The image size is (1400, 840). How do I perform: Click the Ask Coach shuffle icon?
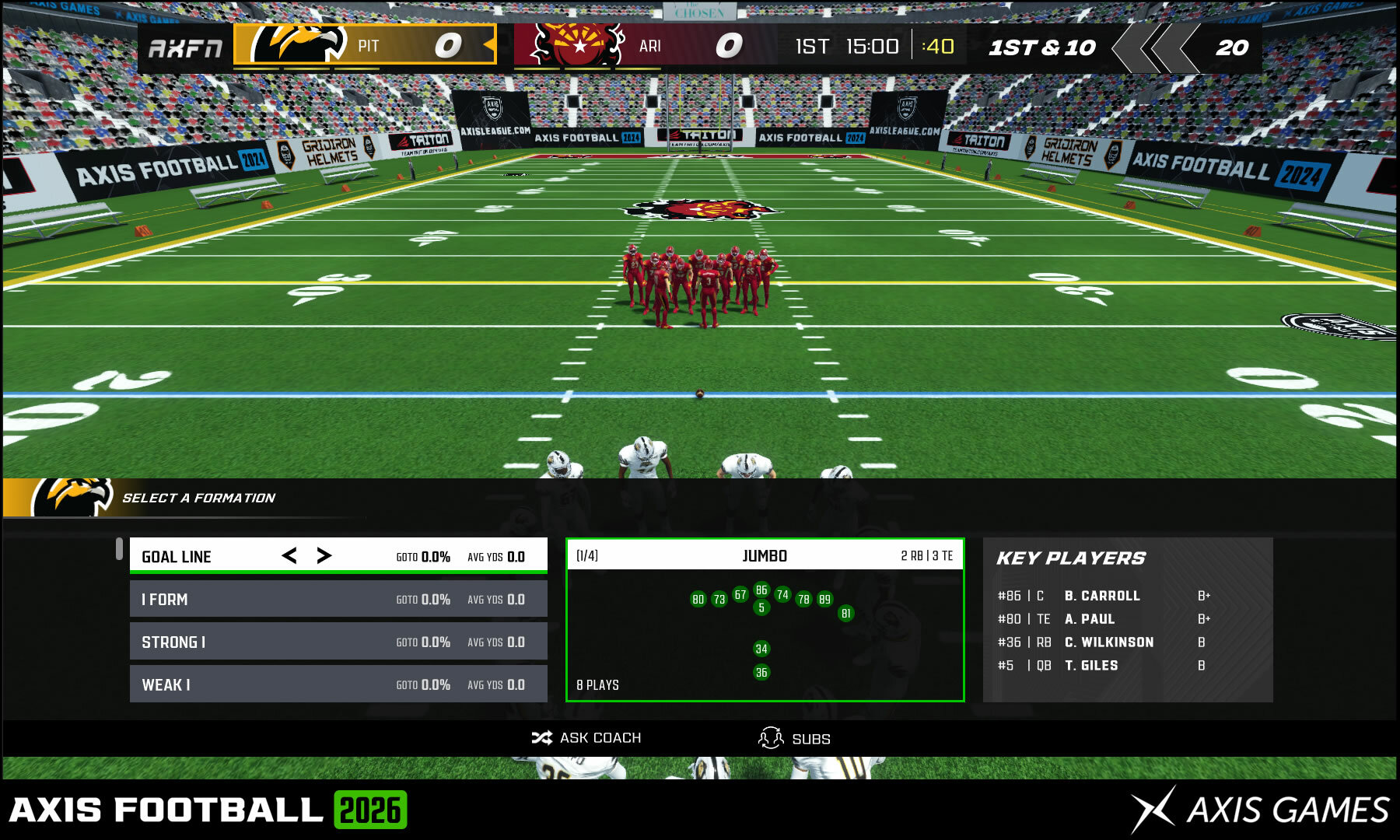coord(543,737)
